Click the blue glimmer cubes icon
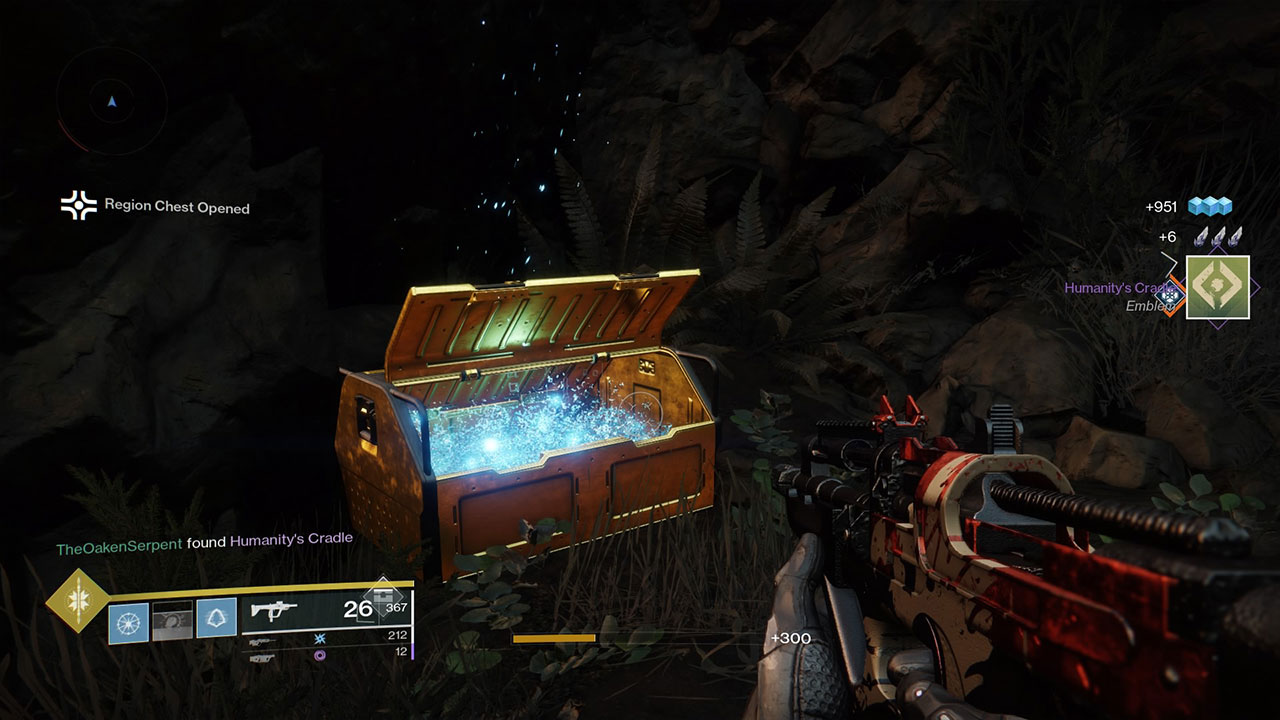The width and height of the screenshot is (1280, 720). click(x=1209, y=207)
